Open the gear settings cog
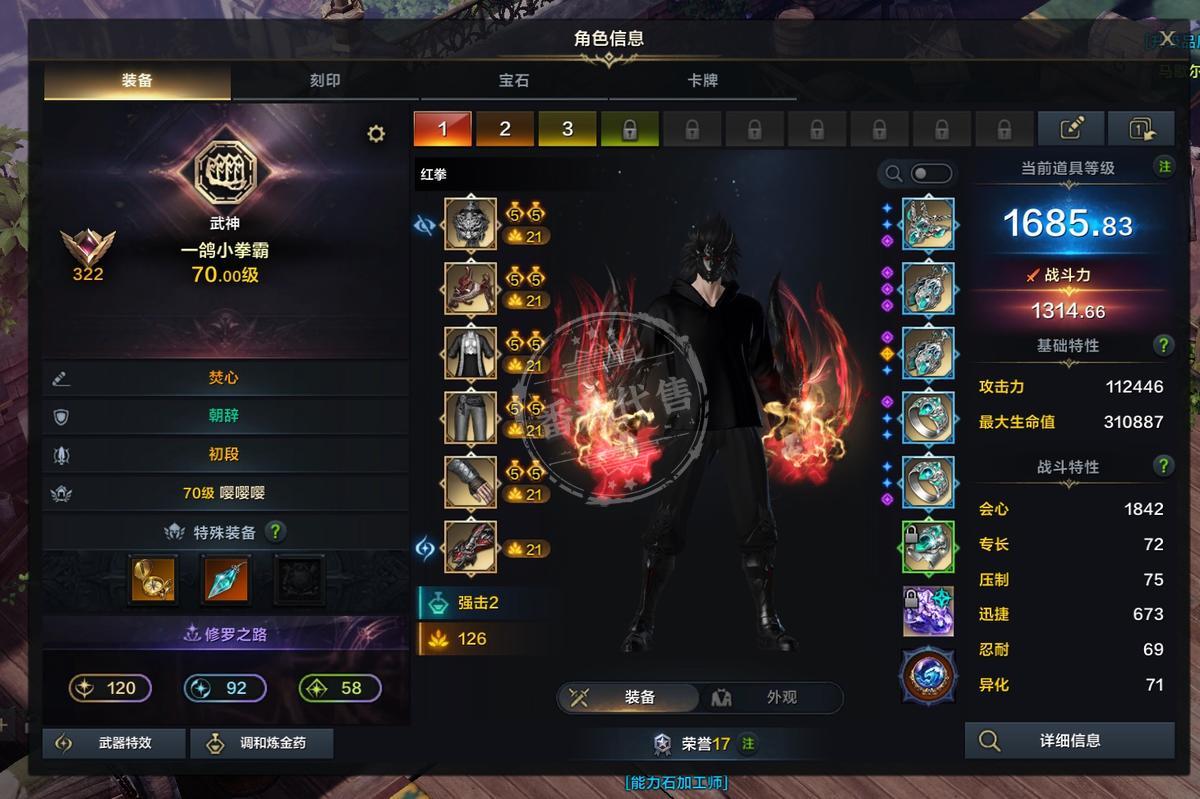The image size is (1200, 799). tap(376, 134)
